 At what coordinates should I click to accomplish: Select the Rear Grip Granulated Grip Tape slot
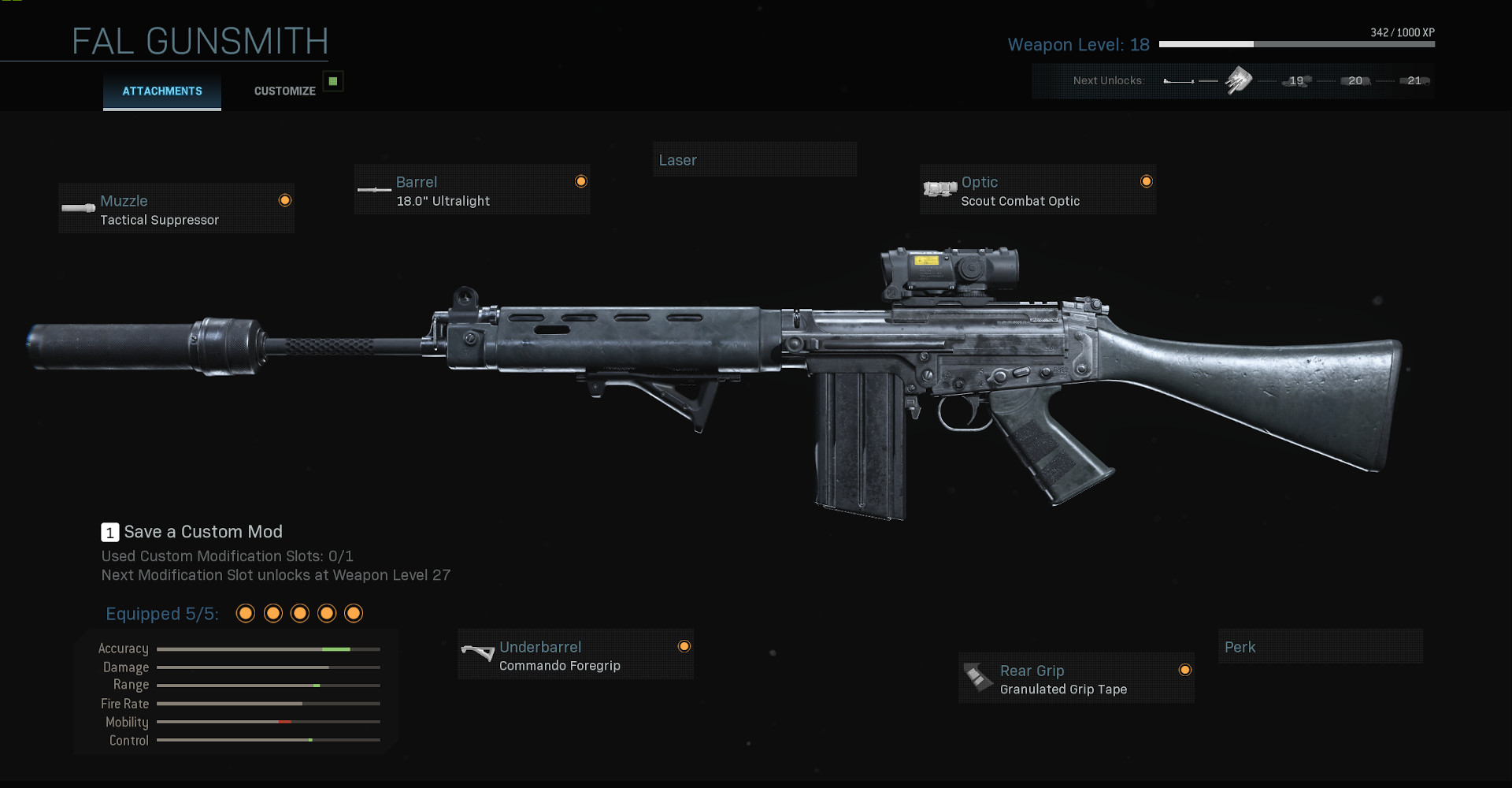1076,678
